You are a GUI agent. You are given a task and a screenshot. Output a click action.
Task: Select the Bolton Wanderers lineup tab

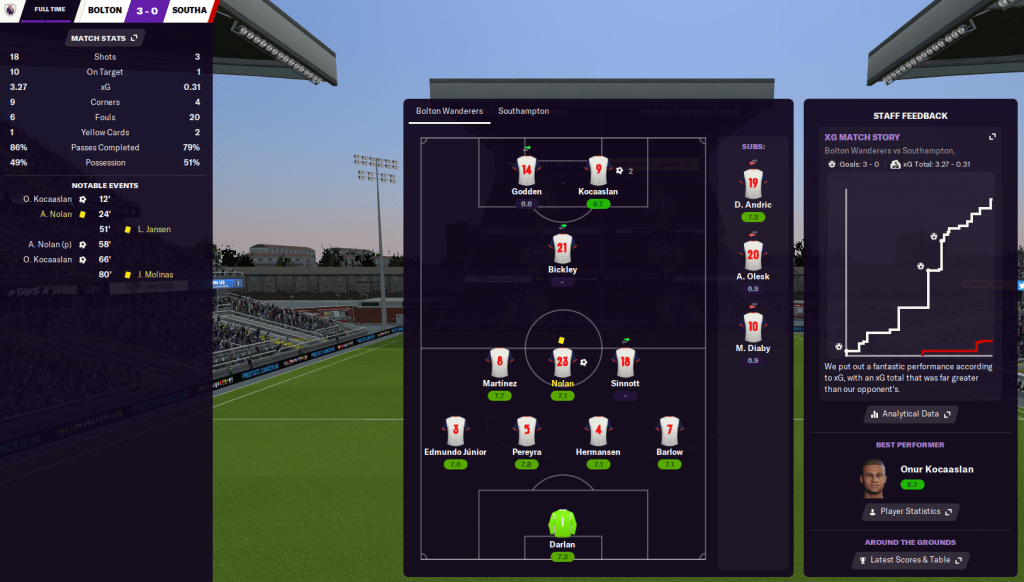449,111
